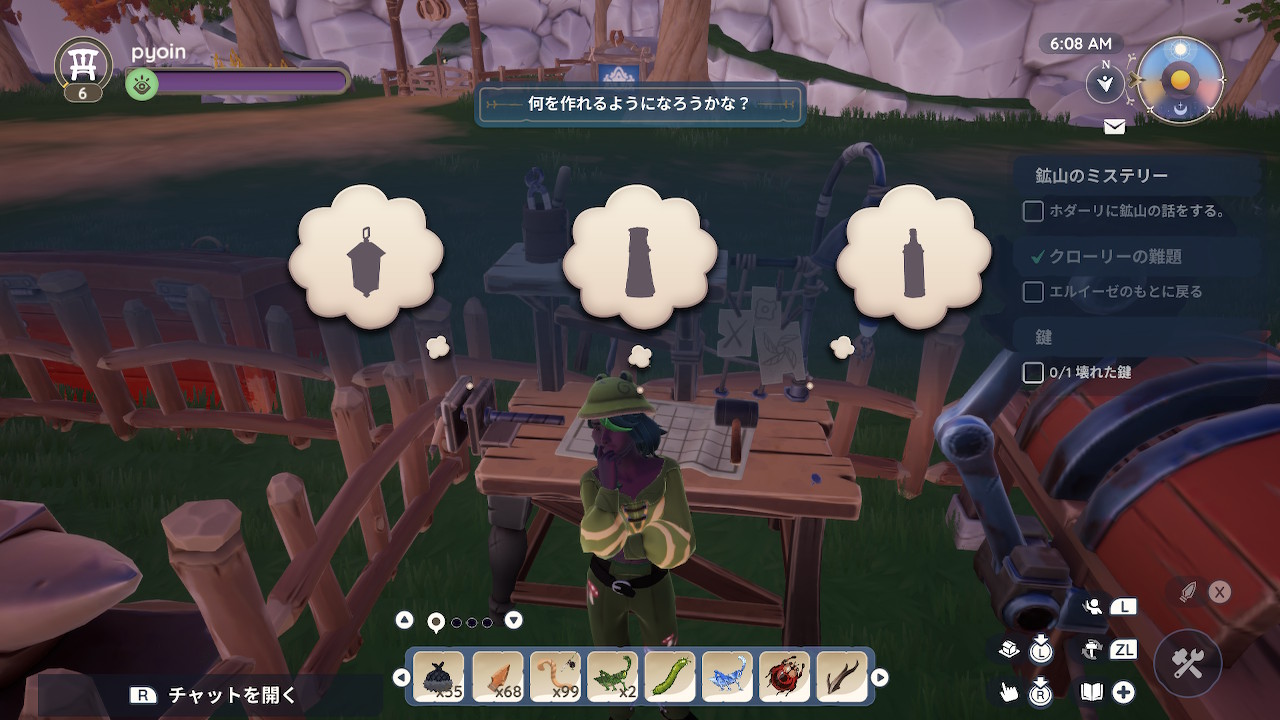Image resolution: width=1280 pixels, height=720 pixels.
Task: Open the compass minimap
Action: 1181,80
